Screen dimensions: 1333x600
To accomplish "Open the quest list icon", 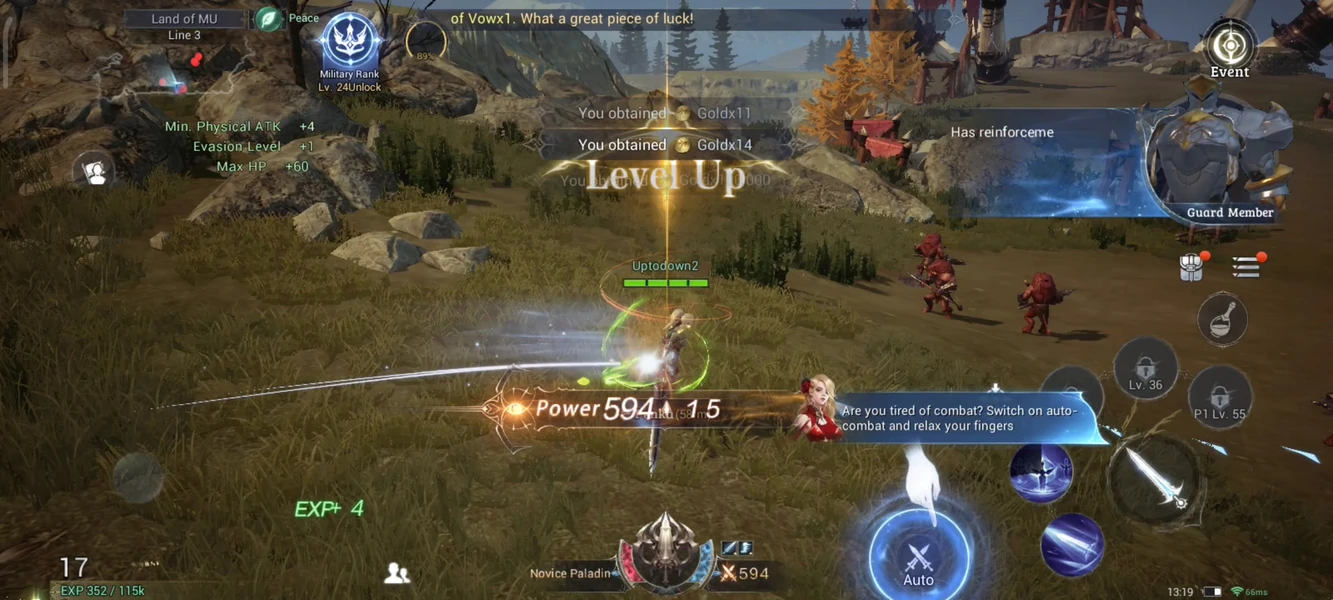I will (x=1246, y=266).
